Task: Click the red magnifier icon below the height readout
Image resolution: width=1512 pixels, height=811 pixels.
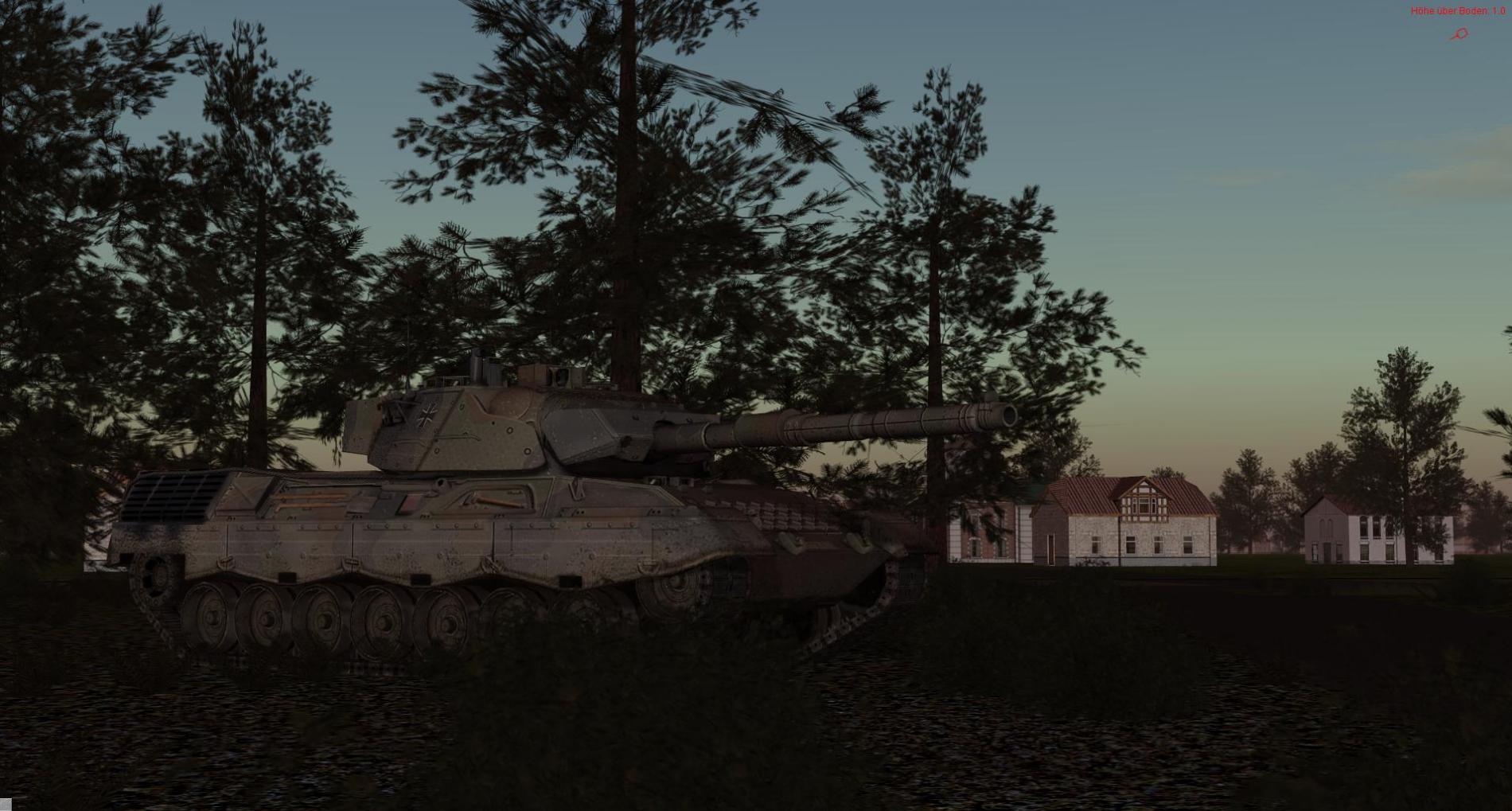Action: (x=1459, y=33)
